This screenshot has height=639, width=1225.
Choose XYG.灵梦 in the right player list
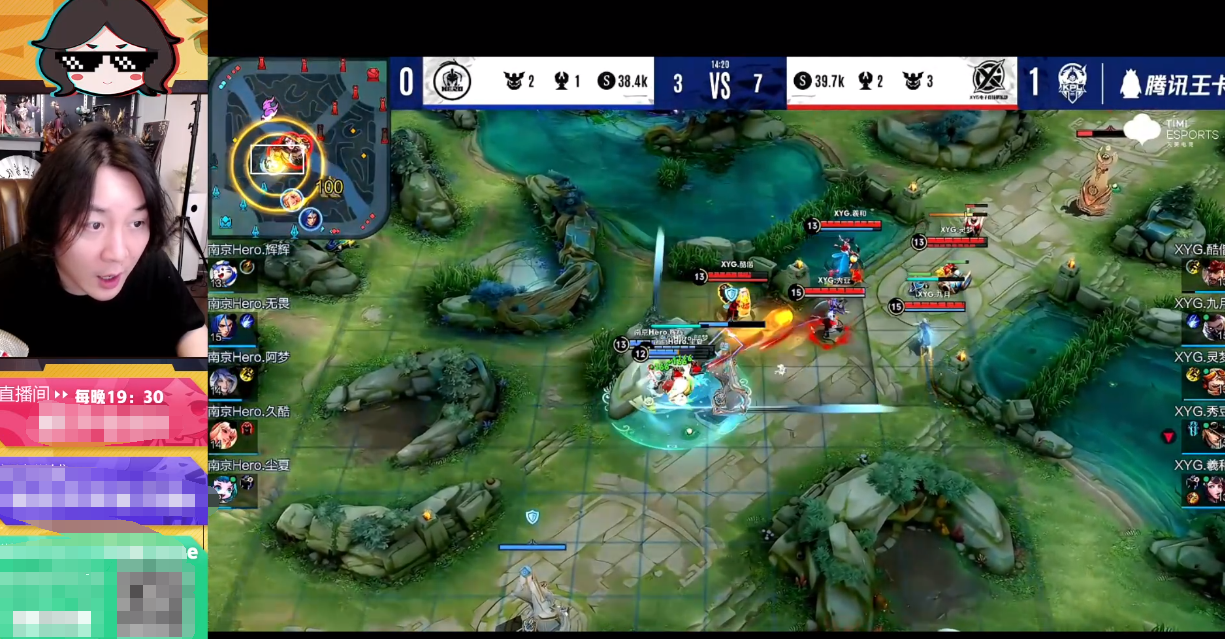1213,381
